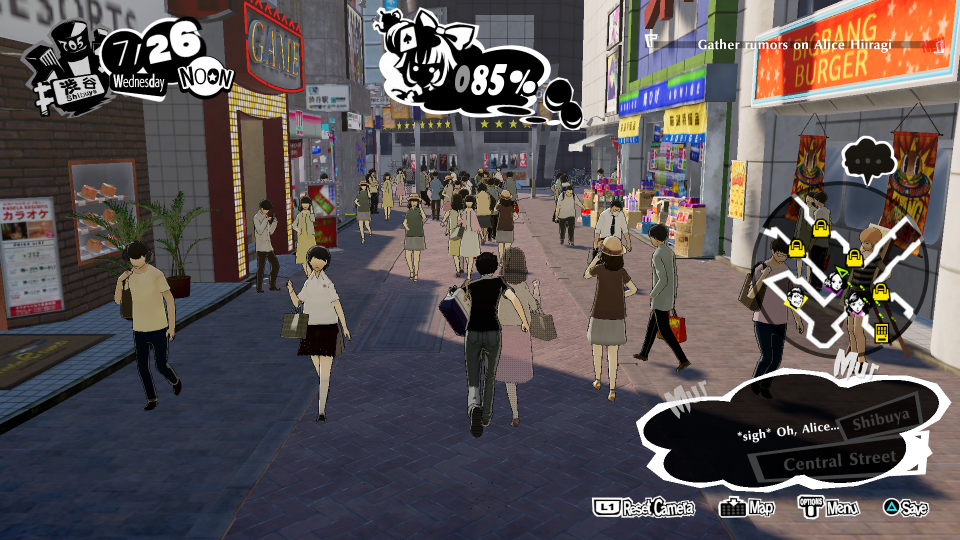Select the vending machine marker on the minimap
Viewport: 960px width, 540px height.
882,332
